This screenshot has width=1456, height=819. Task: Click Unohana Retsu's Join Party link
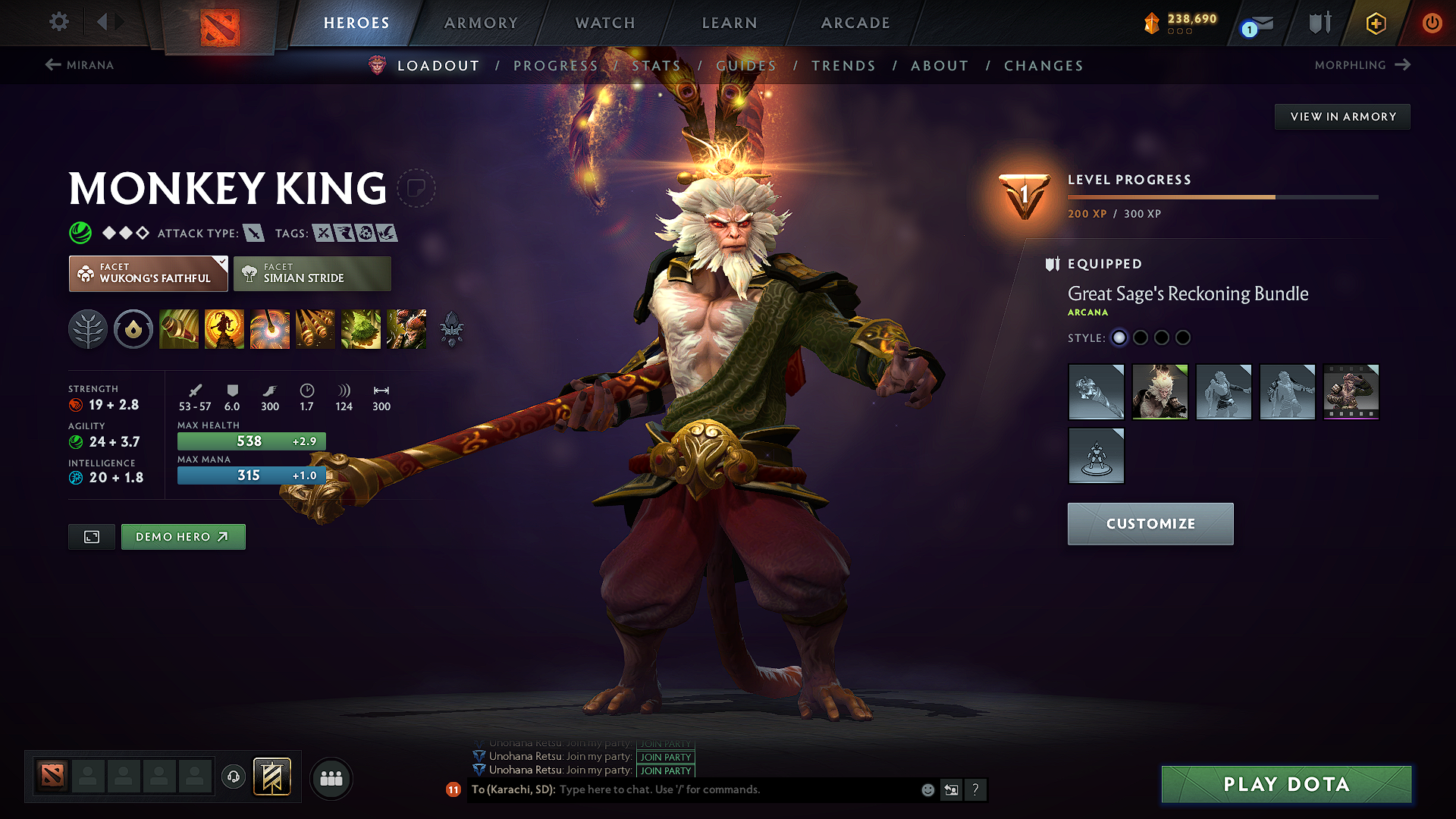tap(665, 758)
